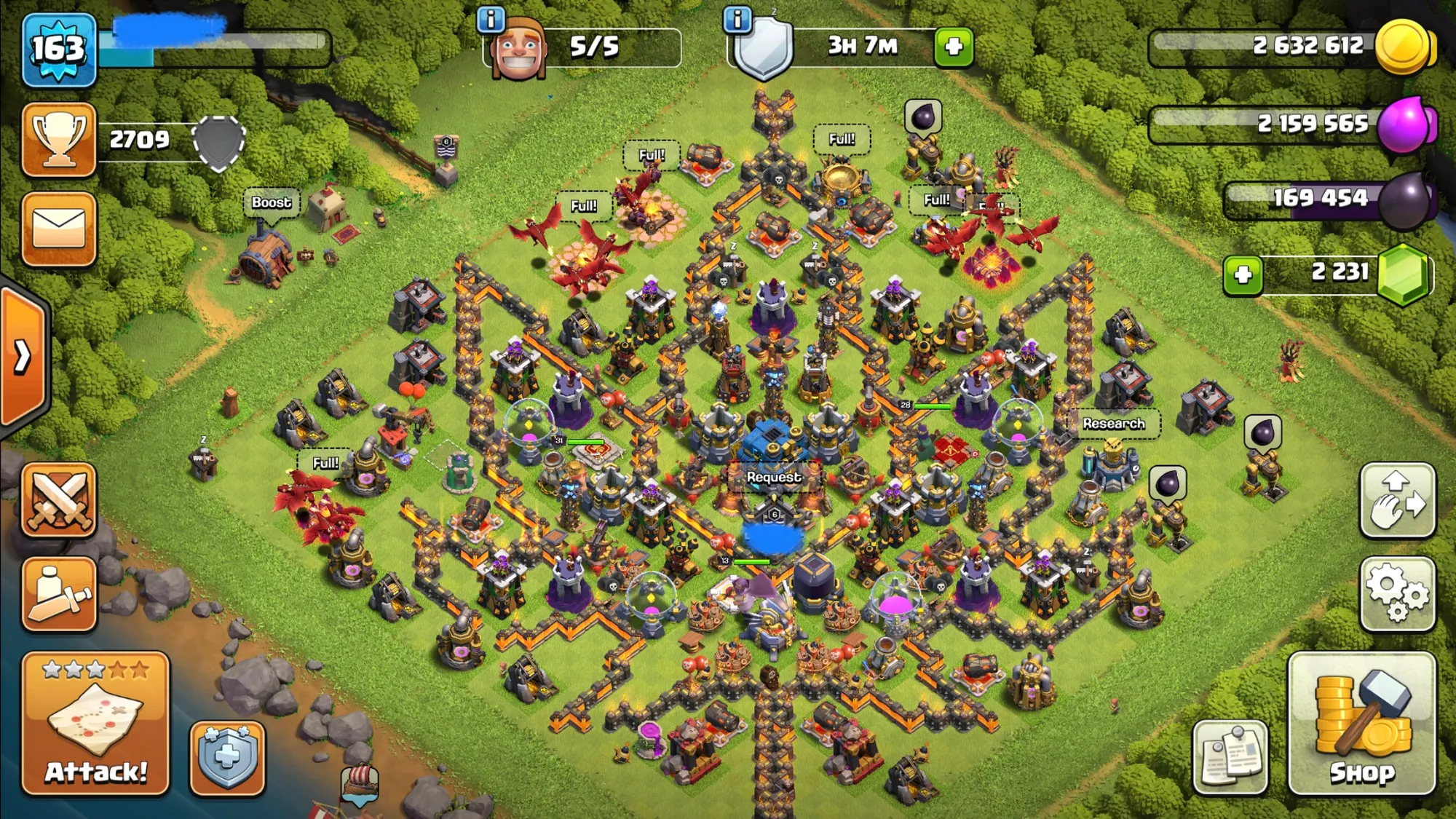Add shield time with the green plus
Image resolution: width=1456 pixels, height=819 pixels.
click(954, 47)
